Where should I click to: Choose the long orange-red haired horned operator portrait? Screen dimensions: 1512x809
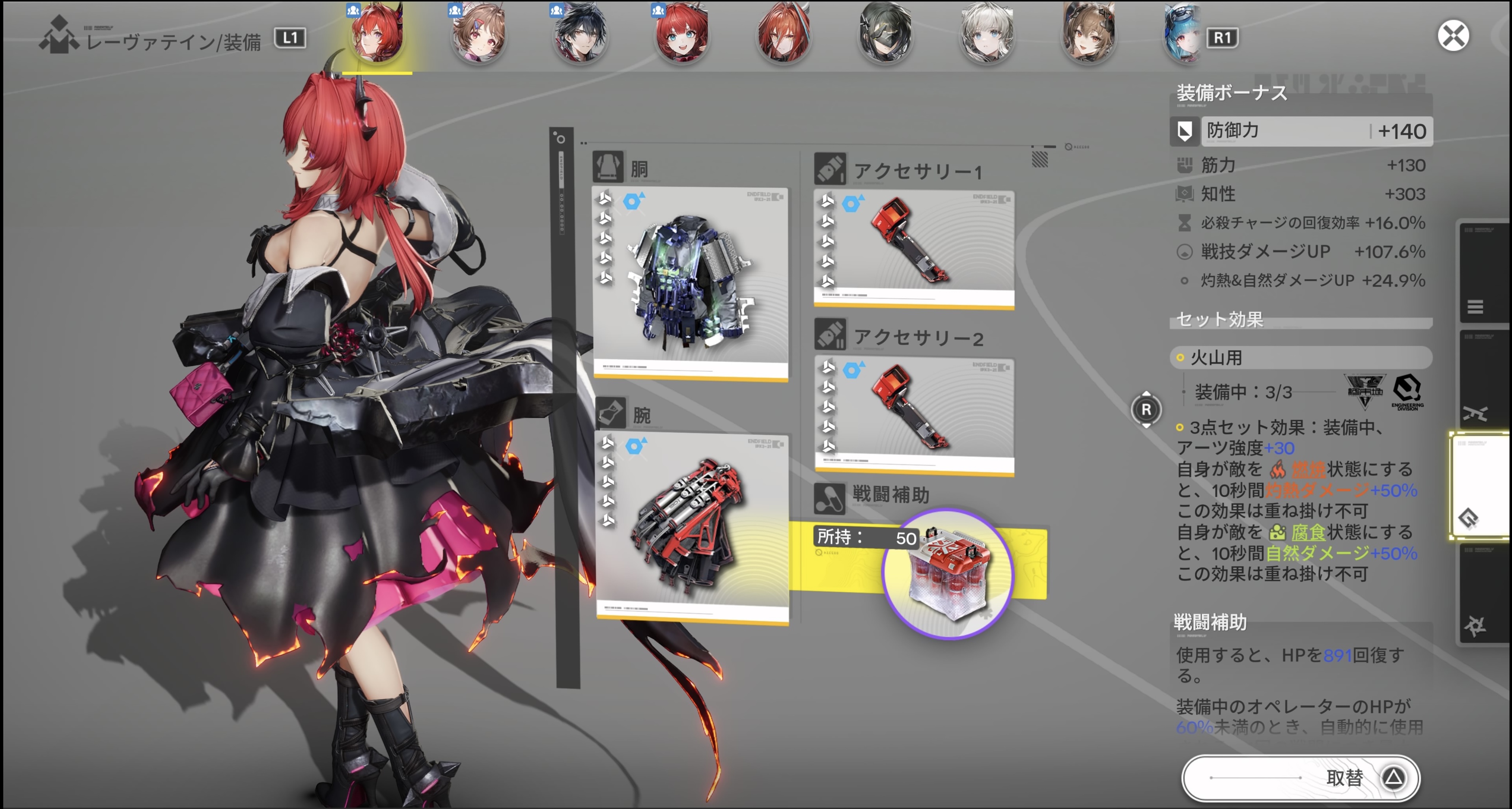pyautogui.click(x=784, y=34)
